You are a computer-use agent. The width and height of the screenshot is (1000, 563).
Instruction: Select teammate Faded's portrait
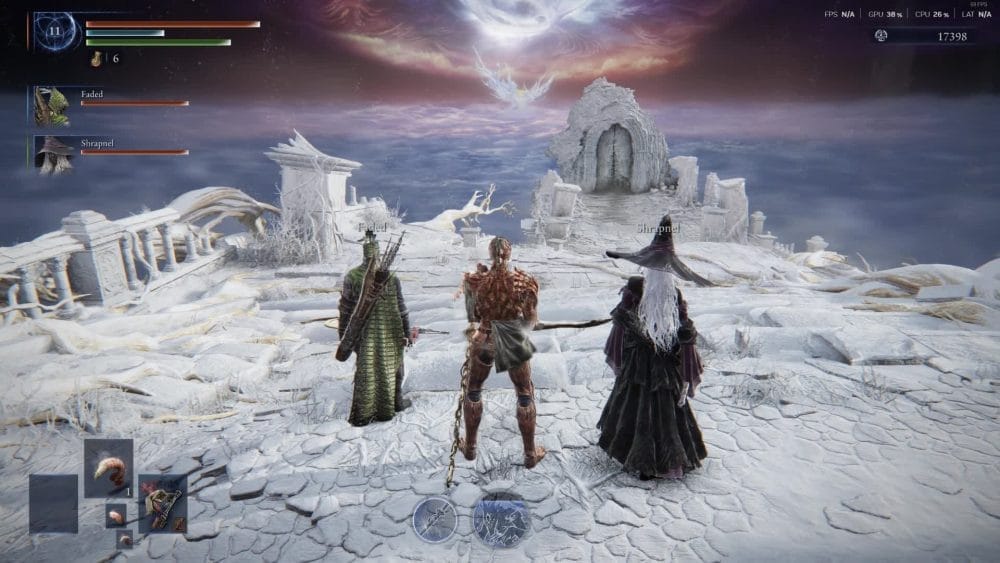[x=51, y=105]
